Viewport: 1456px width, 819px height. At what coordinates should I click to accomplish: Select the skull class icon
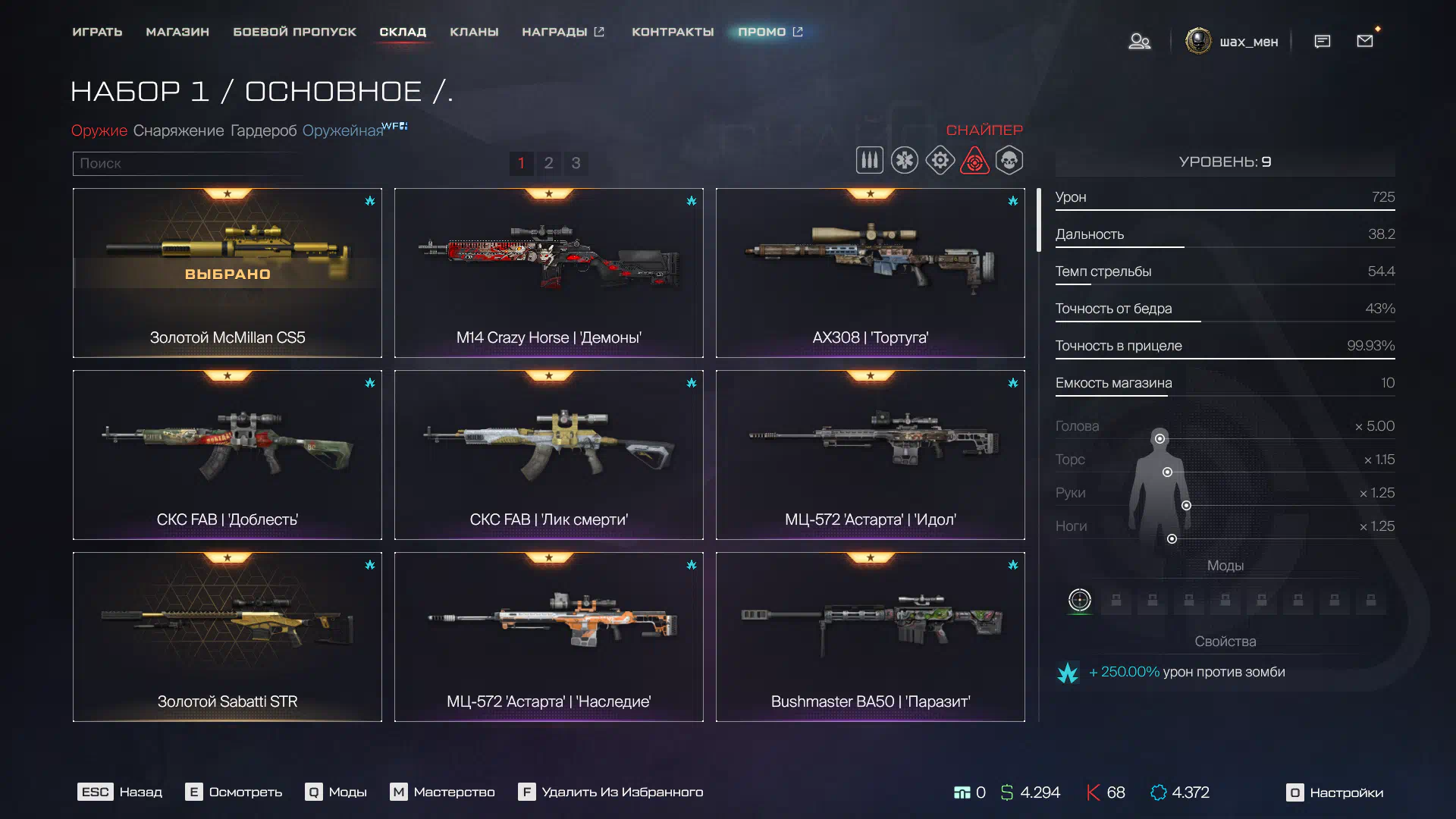[1009, 161]
